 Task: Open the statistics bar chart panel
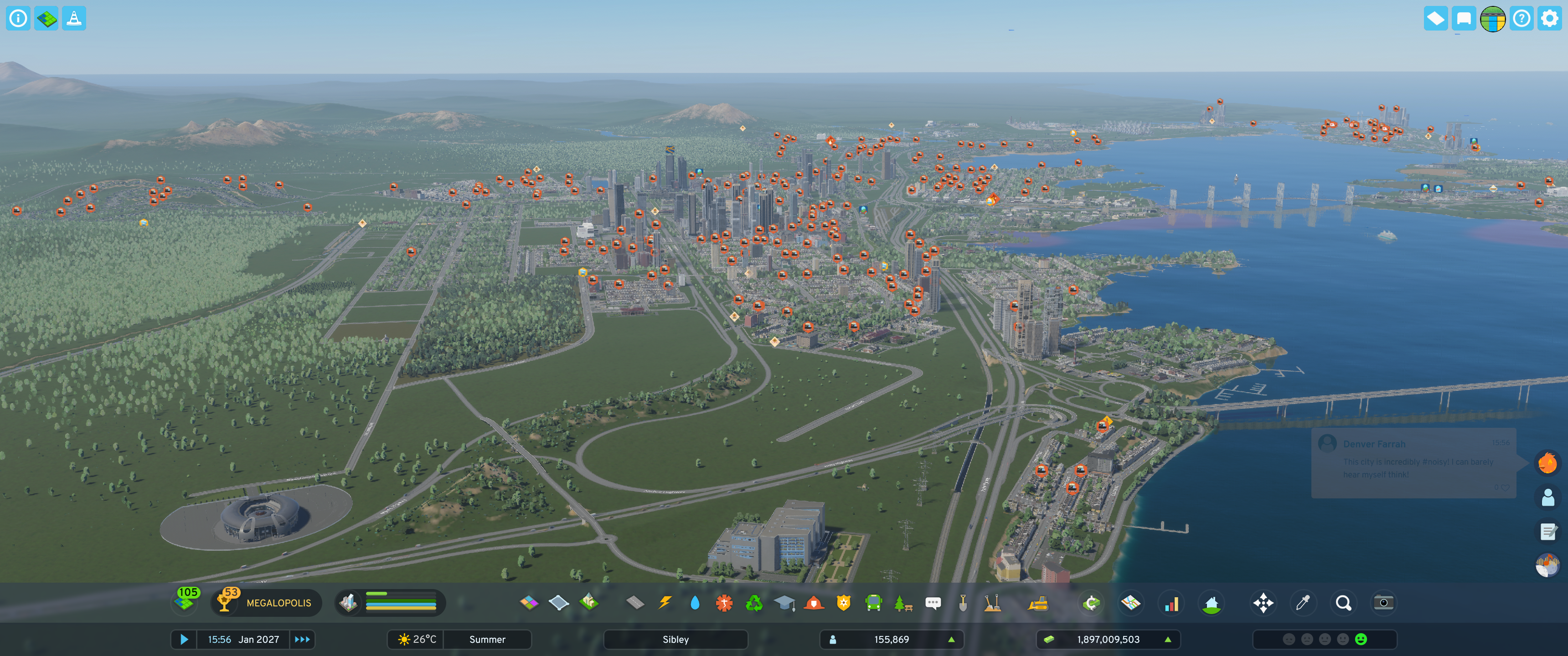(x=1171, y=602)
